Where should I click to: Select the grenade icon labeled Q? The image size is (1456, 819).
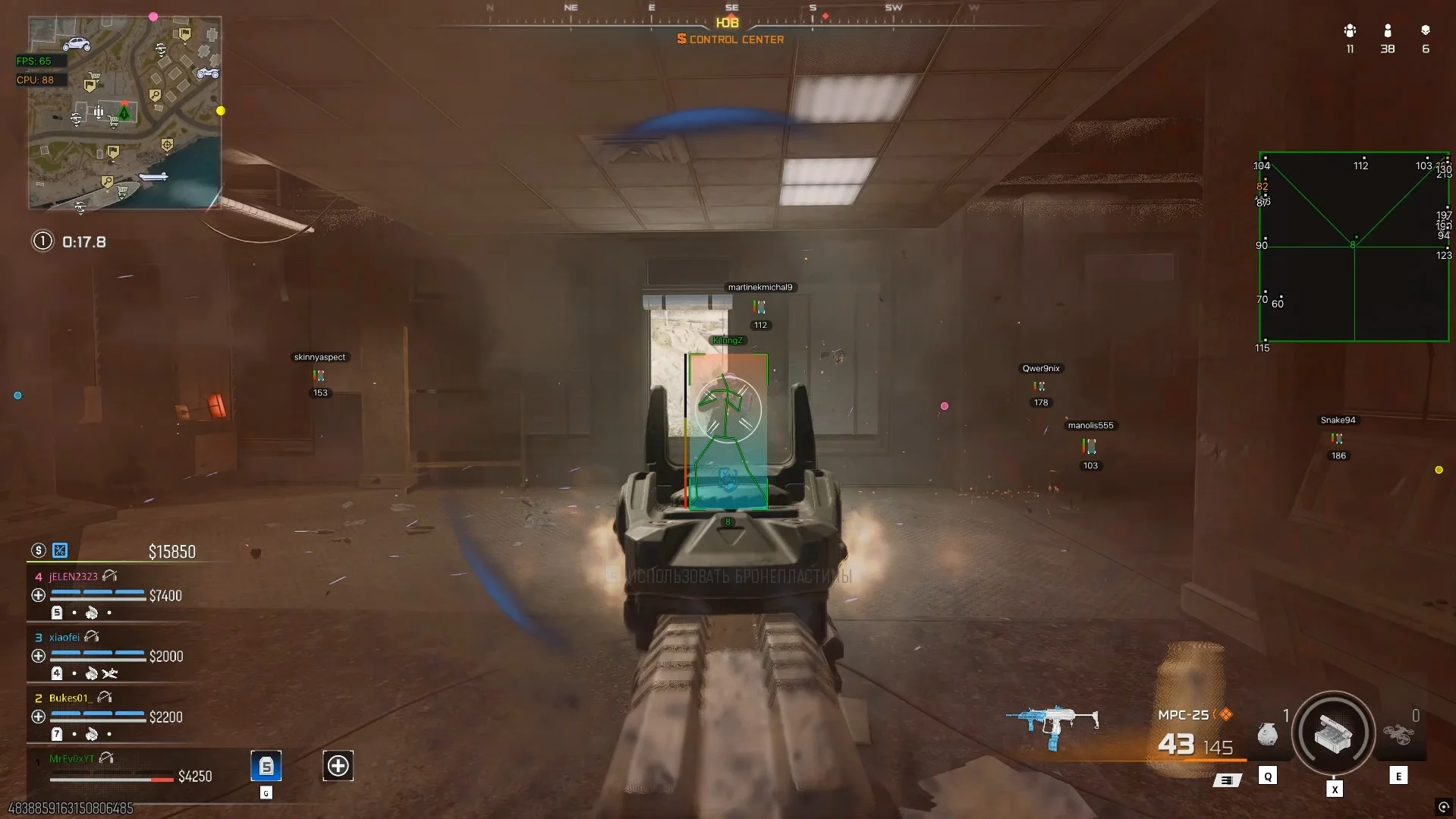click(1266, 735)
